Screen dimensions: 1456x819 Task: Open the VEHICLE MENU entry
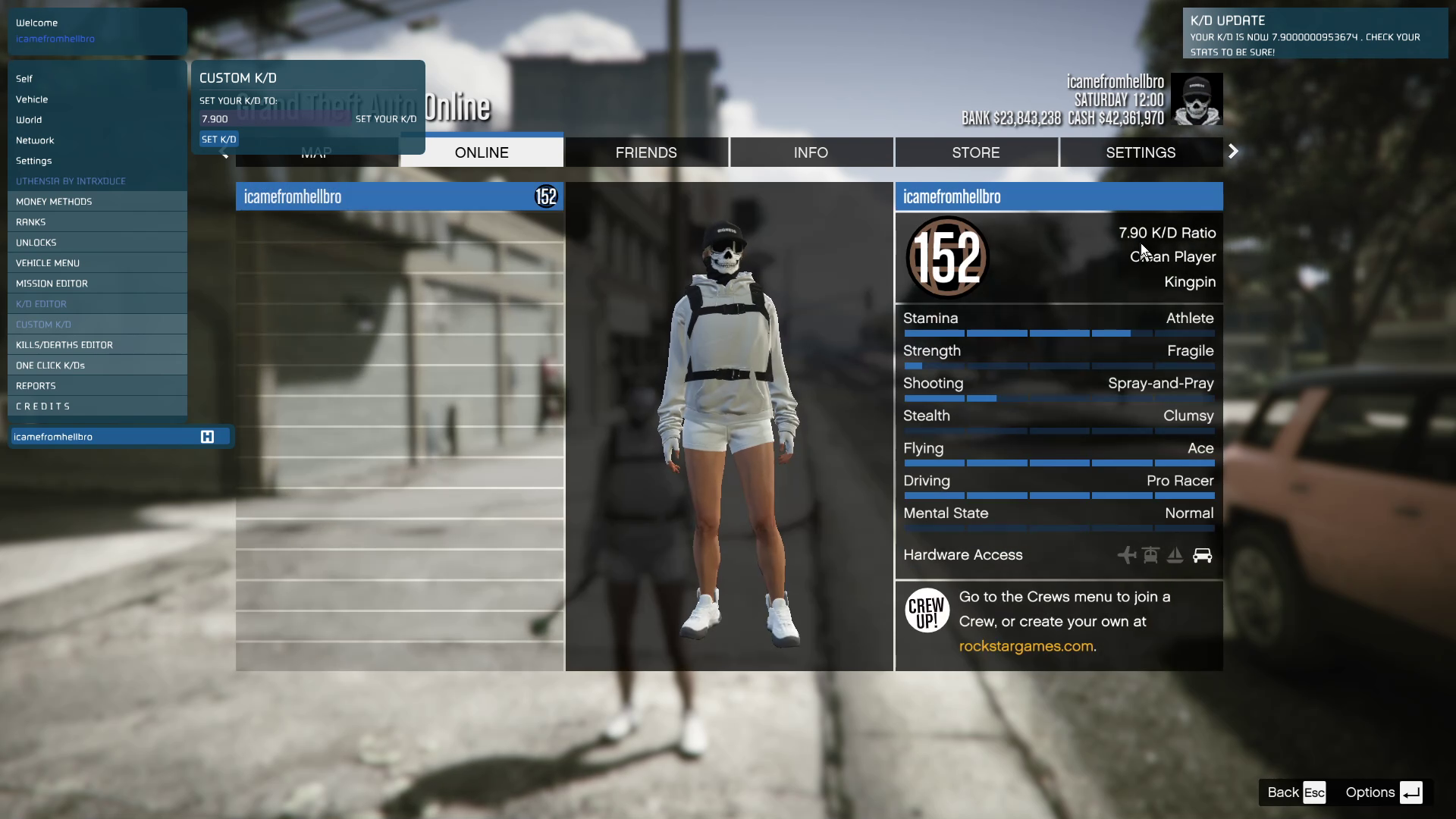point(48,263)
